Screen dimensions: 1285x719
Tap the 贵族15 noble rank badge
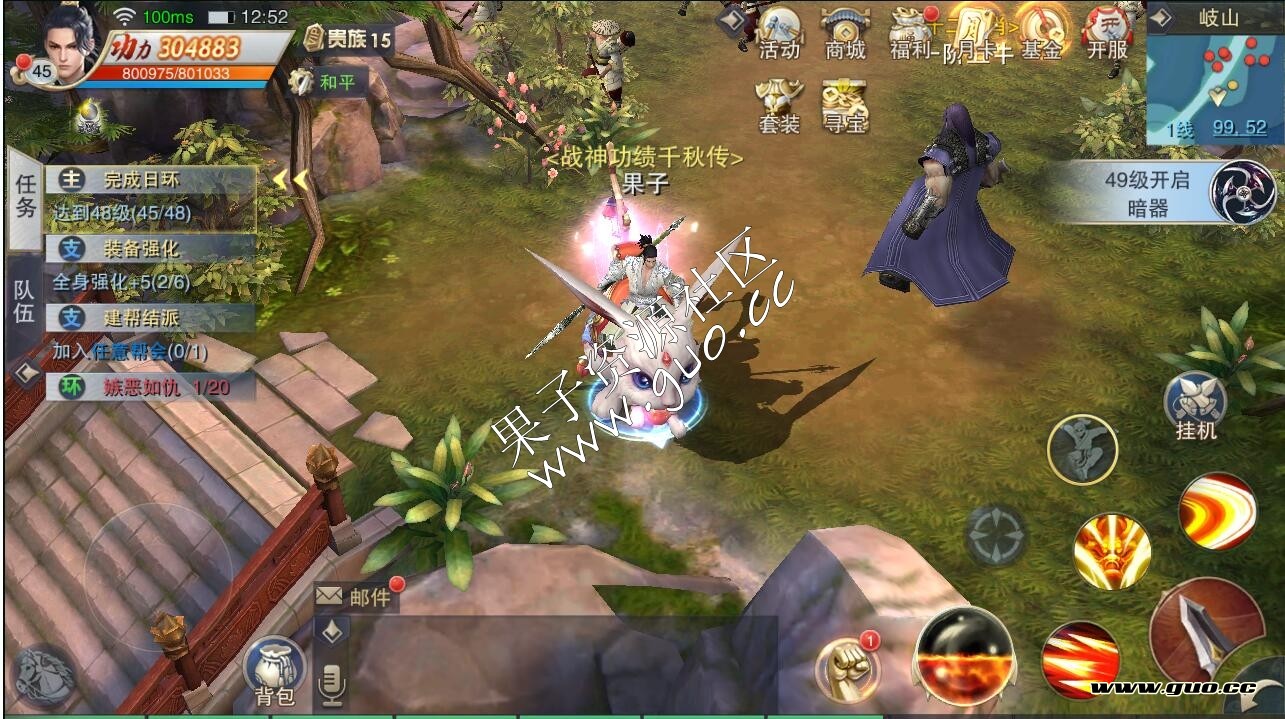[x=347, y=40]
